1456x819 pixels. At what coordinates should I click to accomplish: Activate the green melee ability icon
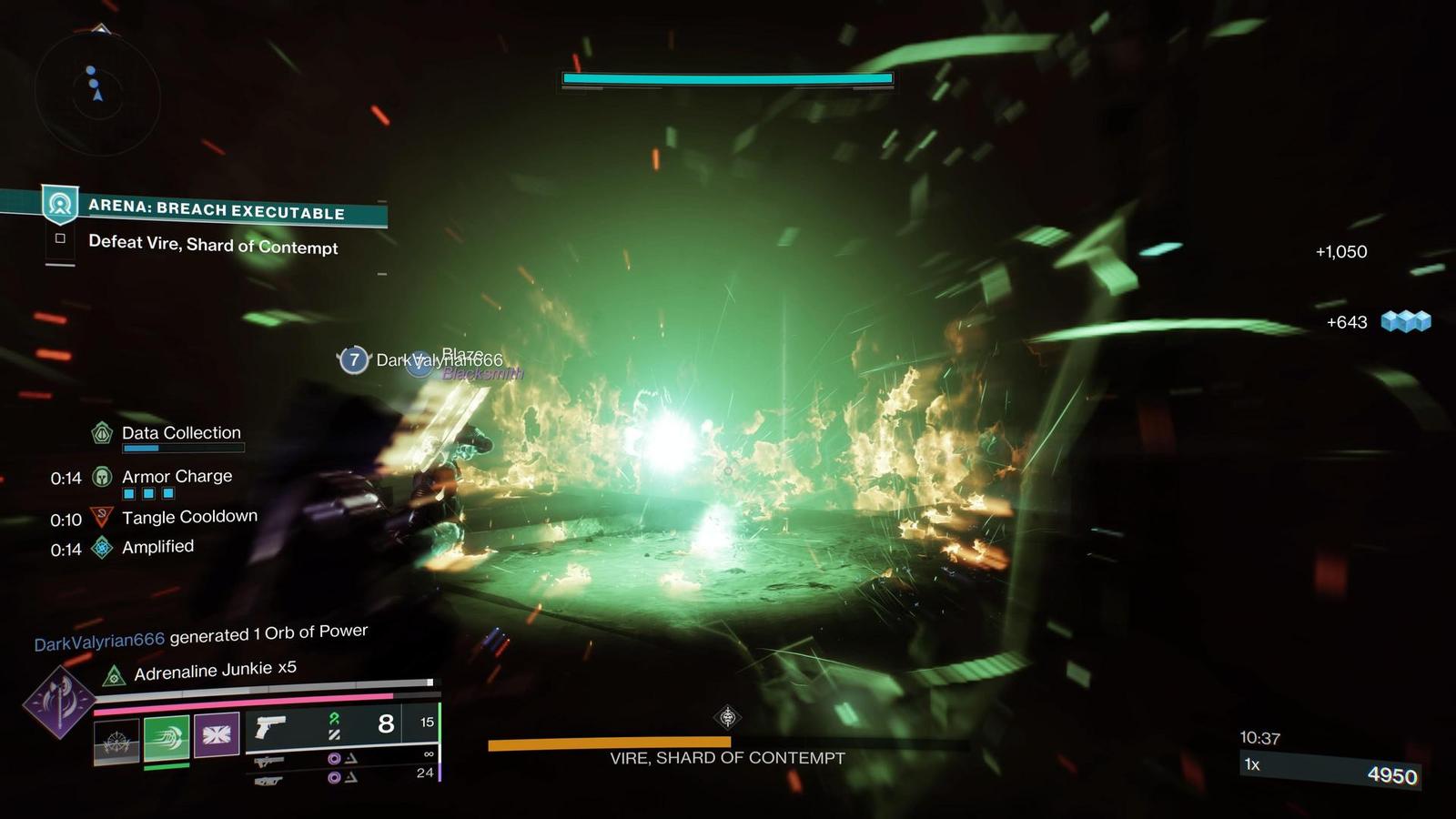(167, 737)
